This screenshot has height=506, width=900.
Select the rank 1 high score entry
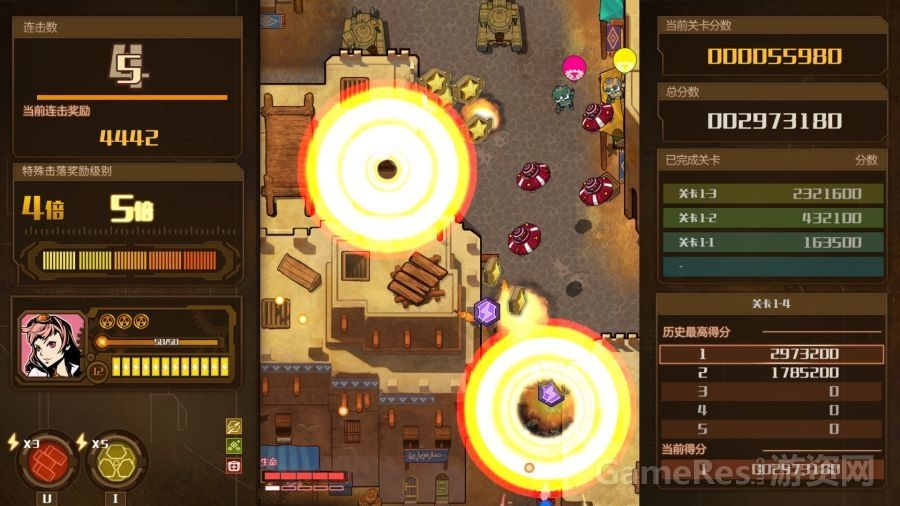772,354
